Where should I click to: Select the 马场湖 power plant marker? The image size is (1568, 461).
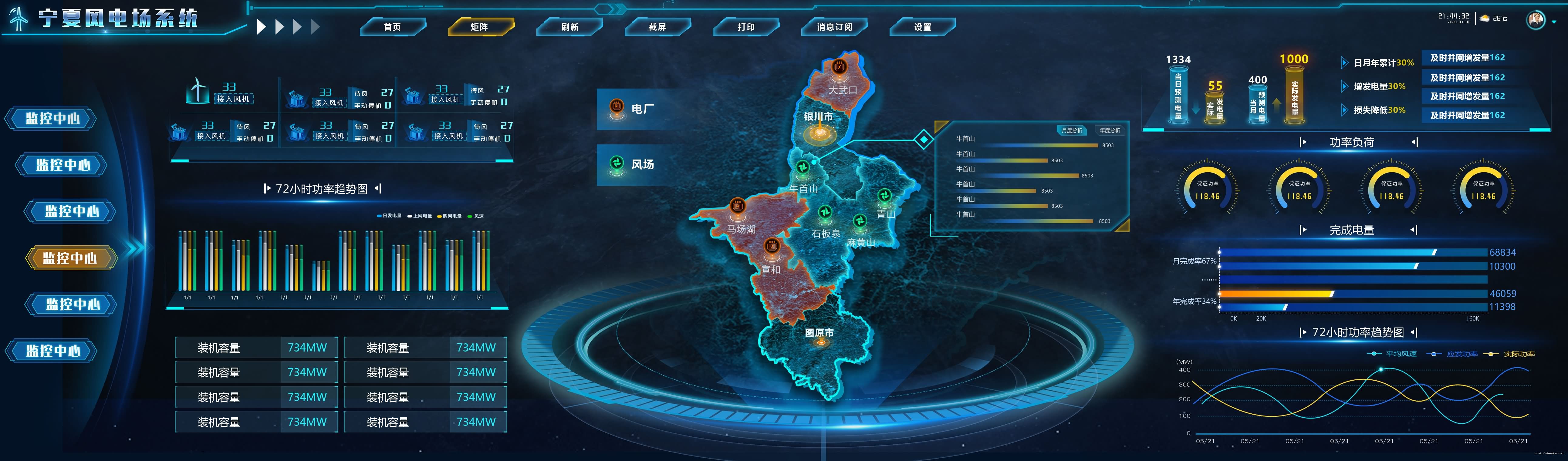[x=738, y=206]
